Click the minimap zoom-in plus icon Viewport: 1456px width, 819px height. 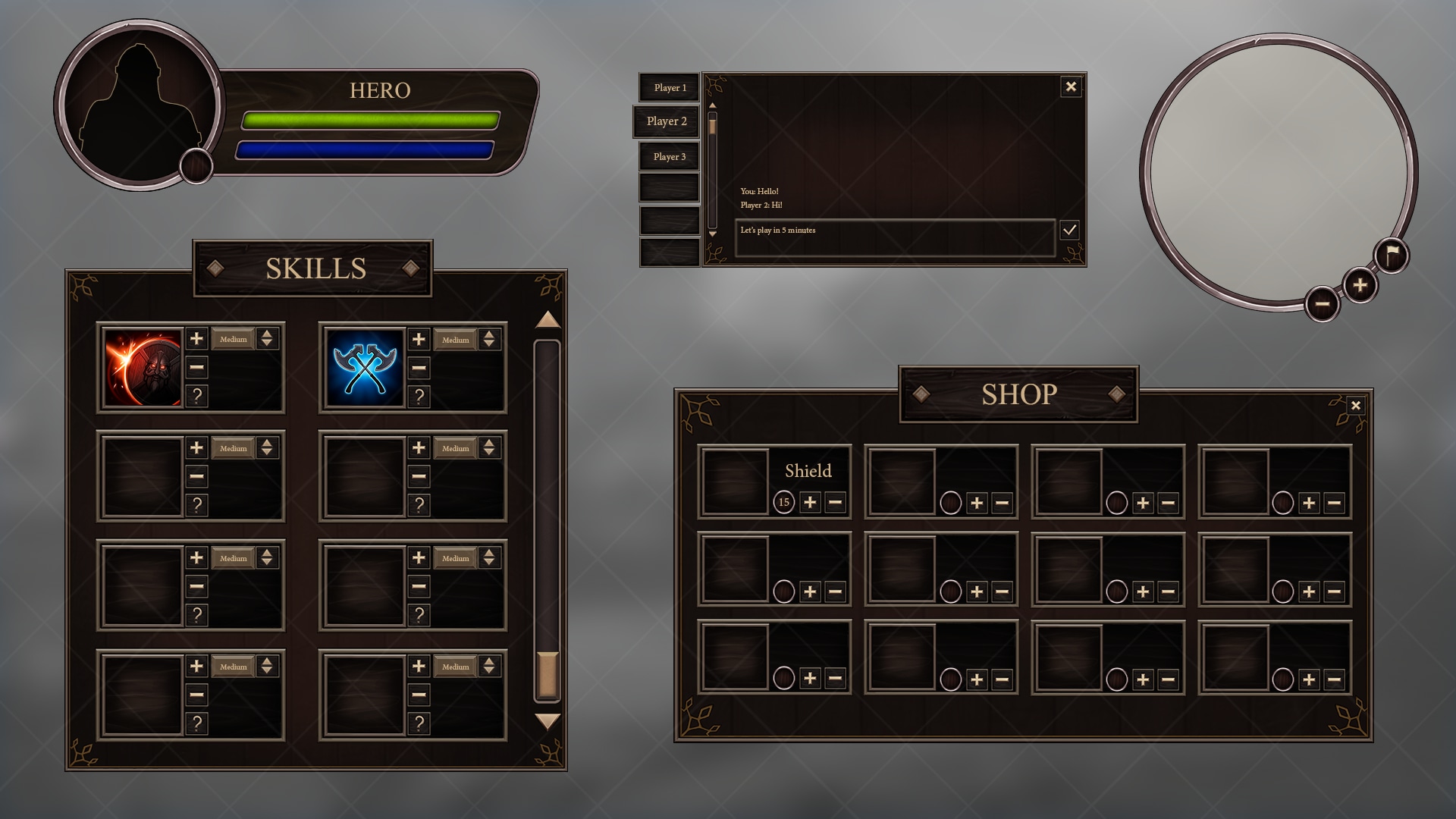click(1360, 282)
